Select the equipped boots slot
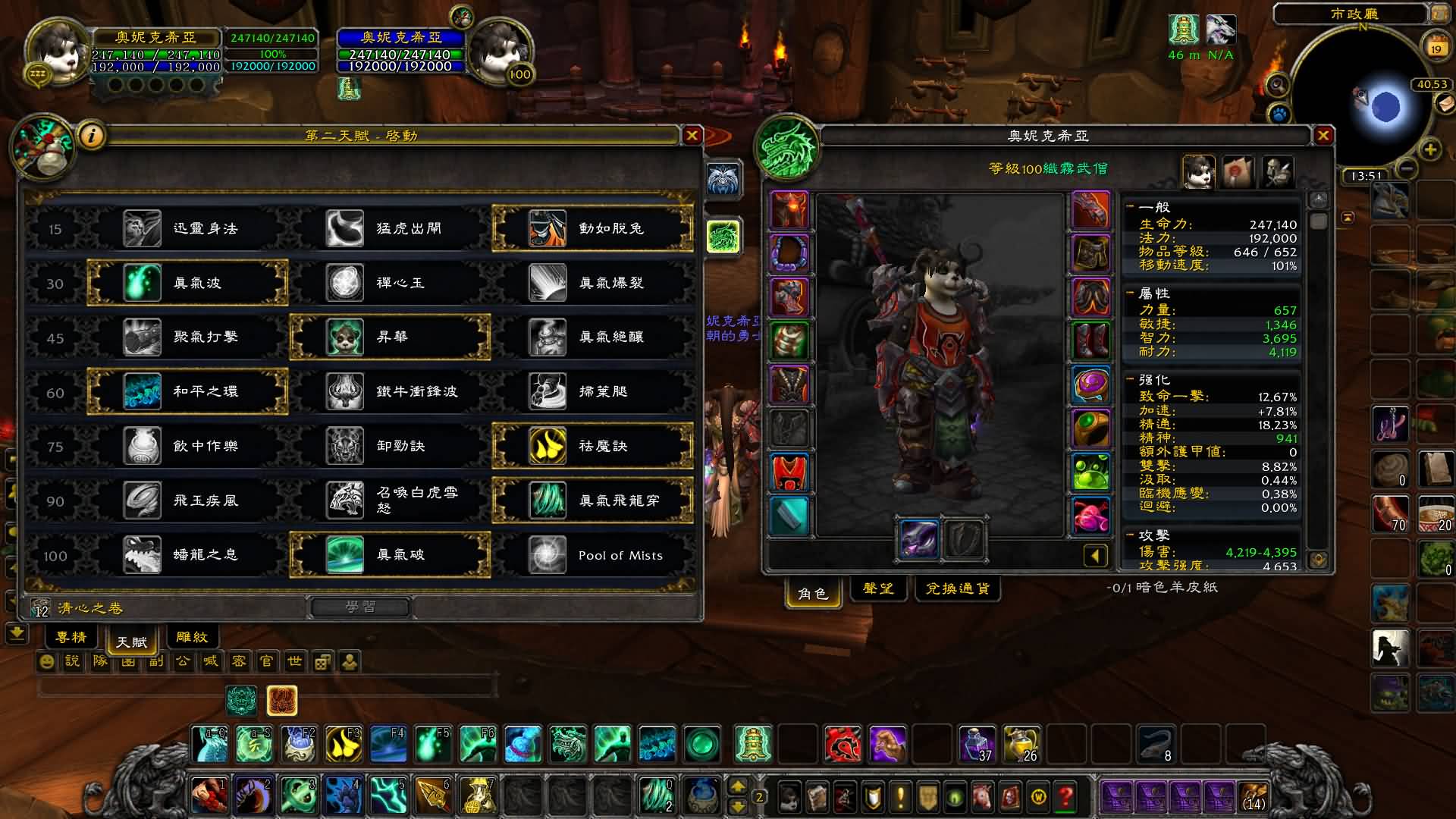 1090,340
